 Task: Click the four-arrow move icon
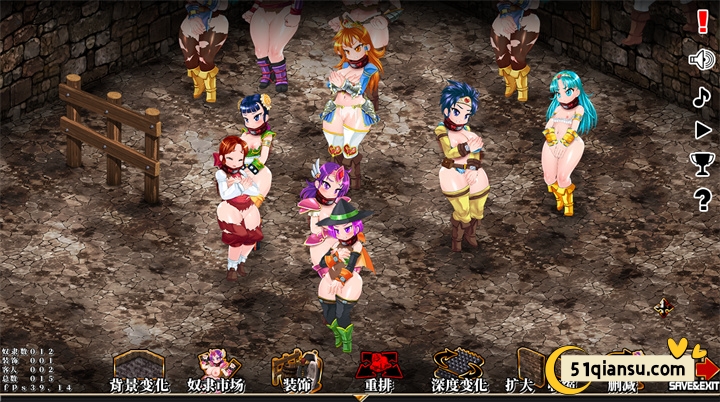point(664,306)
